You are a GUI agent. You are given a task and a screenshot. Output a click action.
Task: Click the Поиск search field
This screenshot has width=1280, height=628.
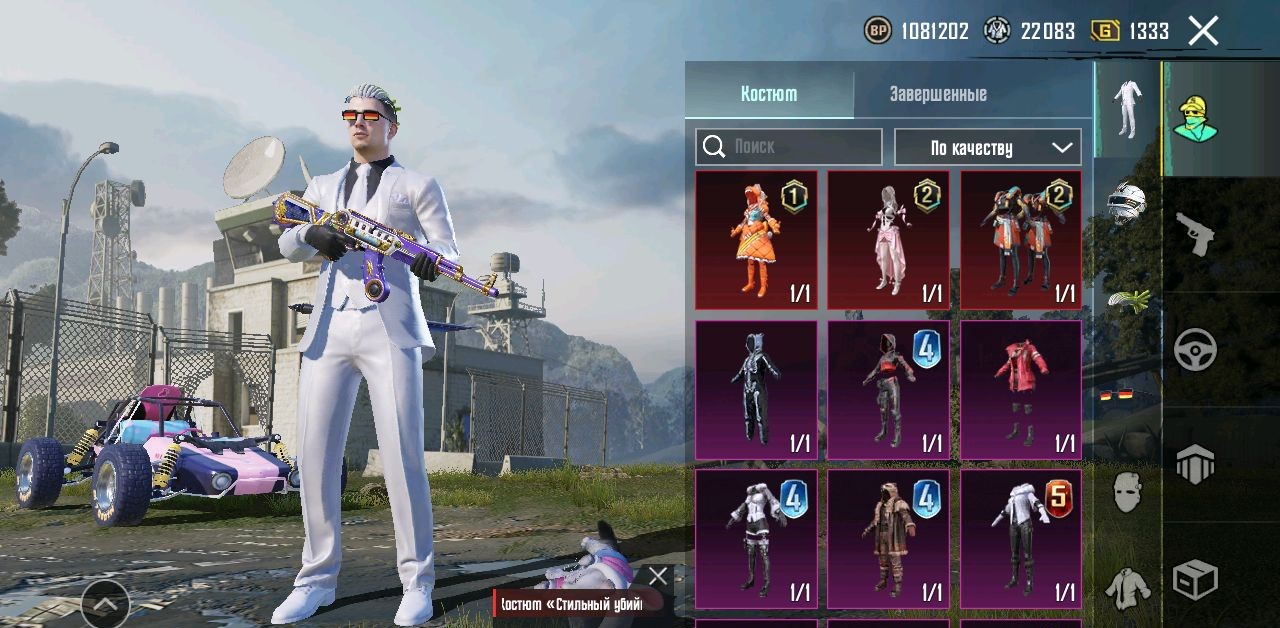point(789,147)
